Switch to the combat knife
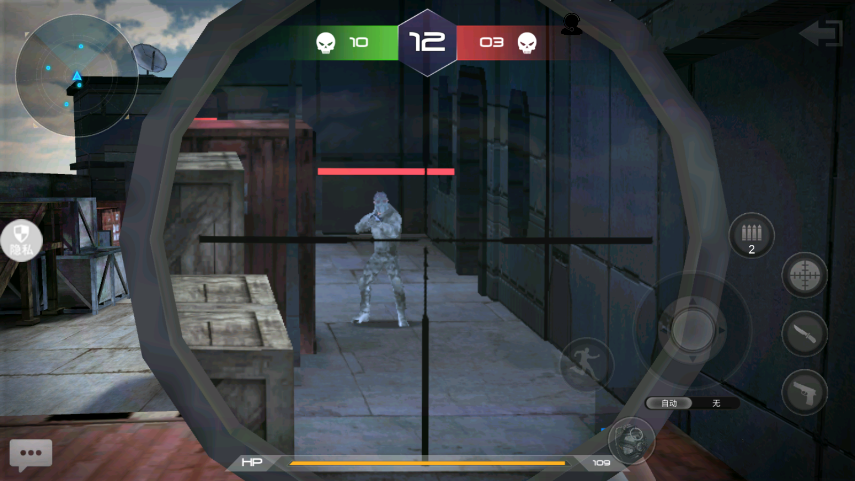The height and width of the screenshot is (481, 855). click(805, 334)
